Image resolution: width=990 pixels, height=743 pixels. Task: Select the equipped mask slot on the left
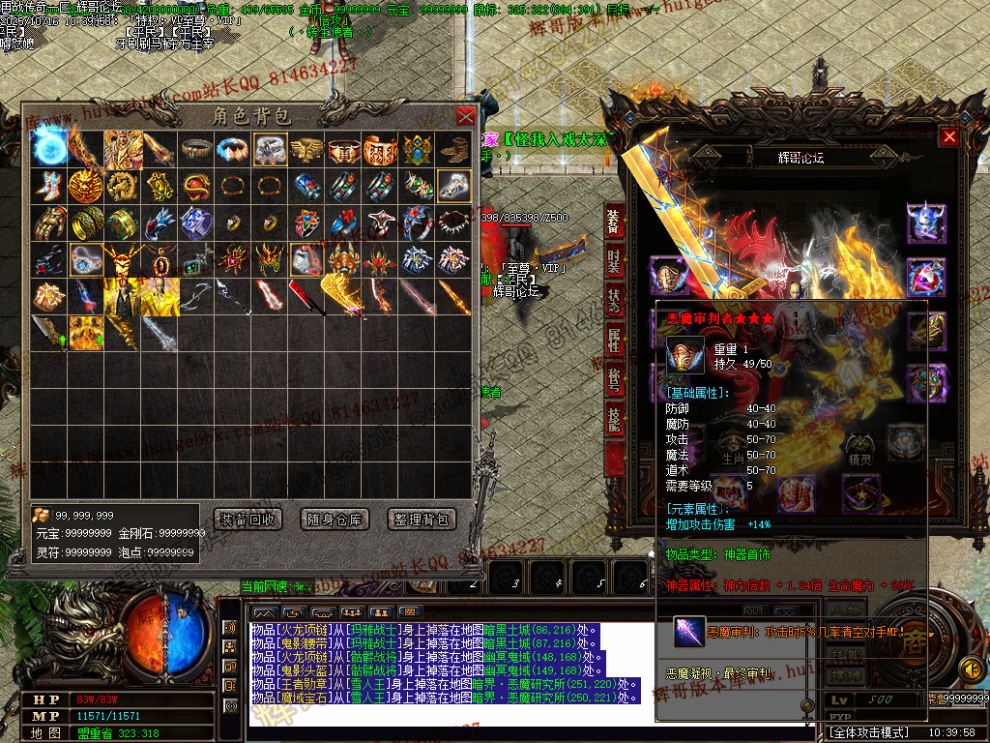pos(667,274)
